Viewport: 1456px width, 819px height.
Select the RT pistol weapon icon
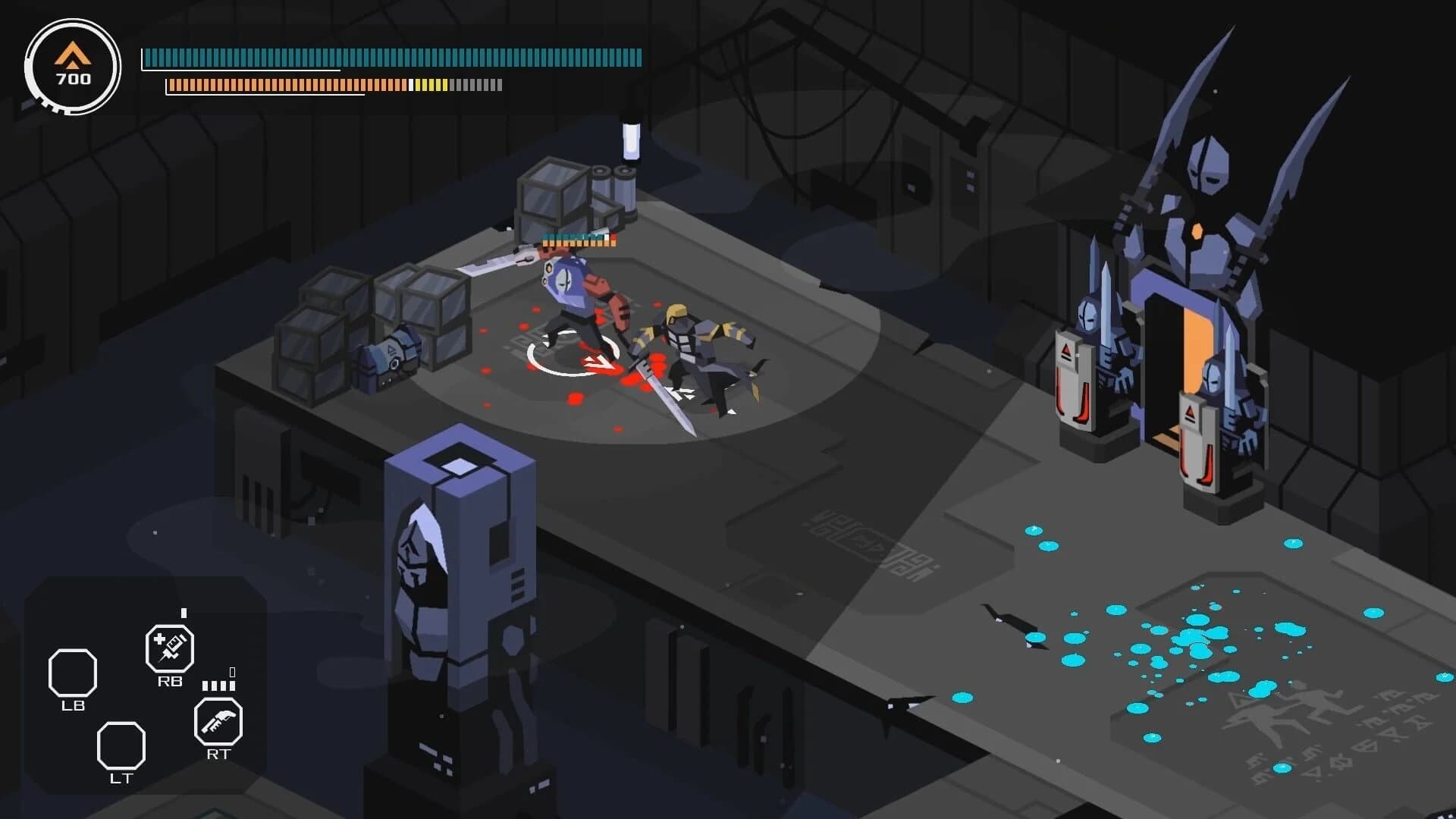(x=218, y=724)
